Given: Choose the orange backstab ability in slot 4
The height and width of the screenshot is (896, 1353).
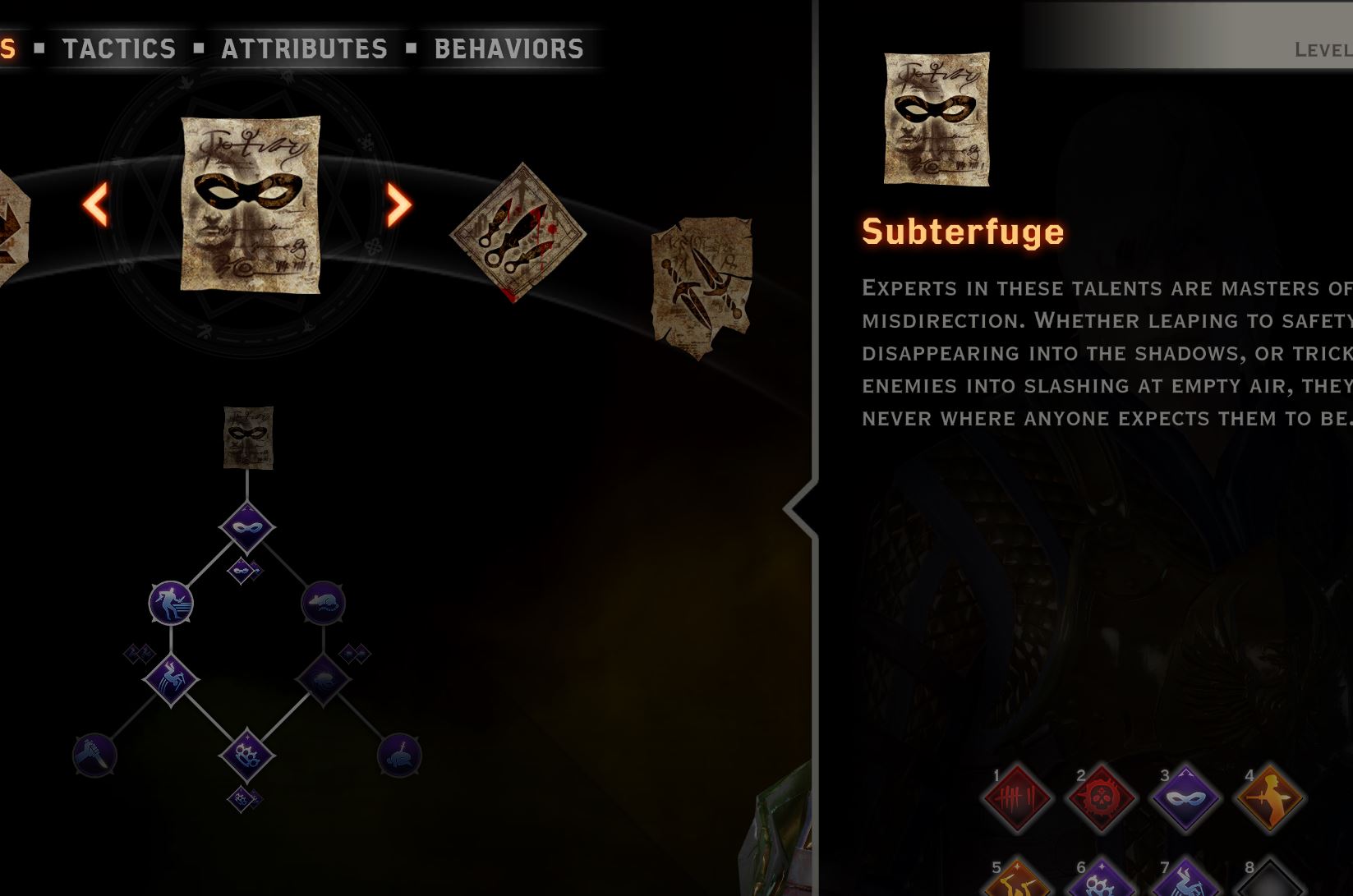Looking at the screenshot, I should click(1269, 798).
